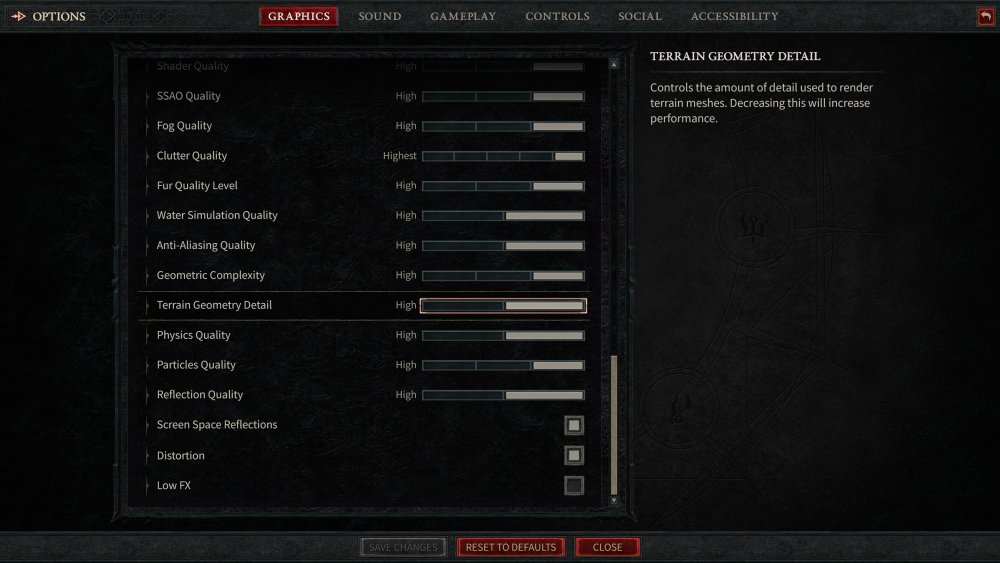Screen dimensions: 1000x563
Task: Change the Water Simulation Quality slider
Action: (x=503, y=216)
